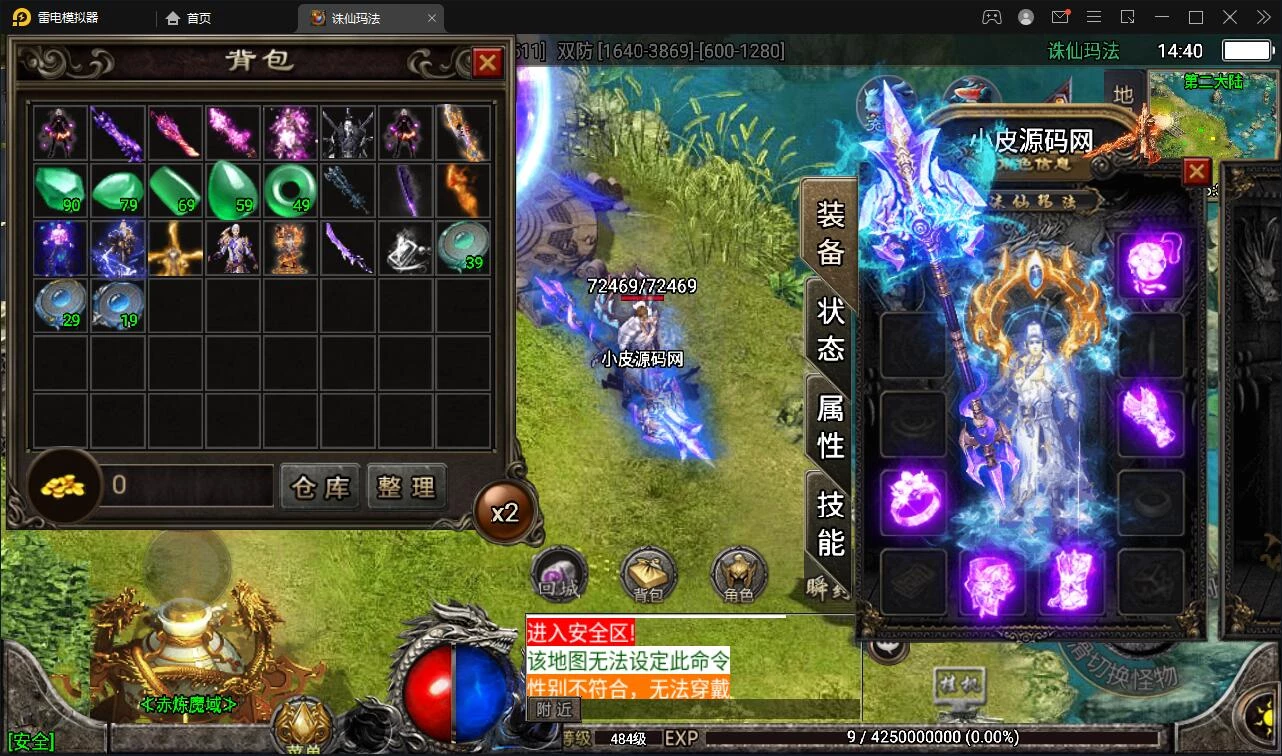Open the 仓库 warehouse storage
1282x756 pixels.
coord(320,487)
